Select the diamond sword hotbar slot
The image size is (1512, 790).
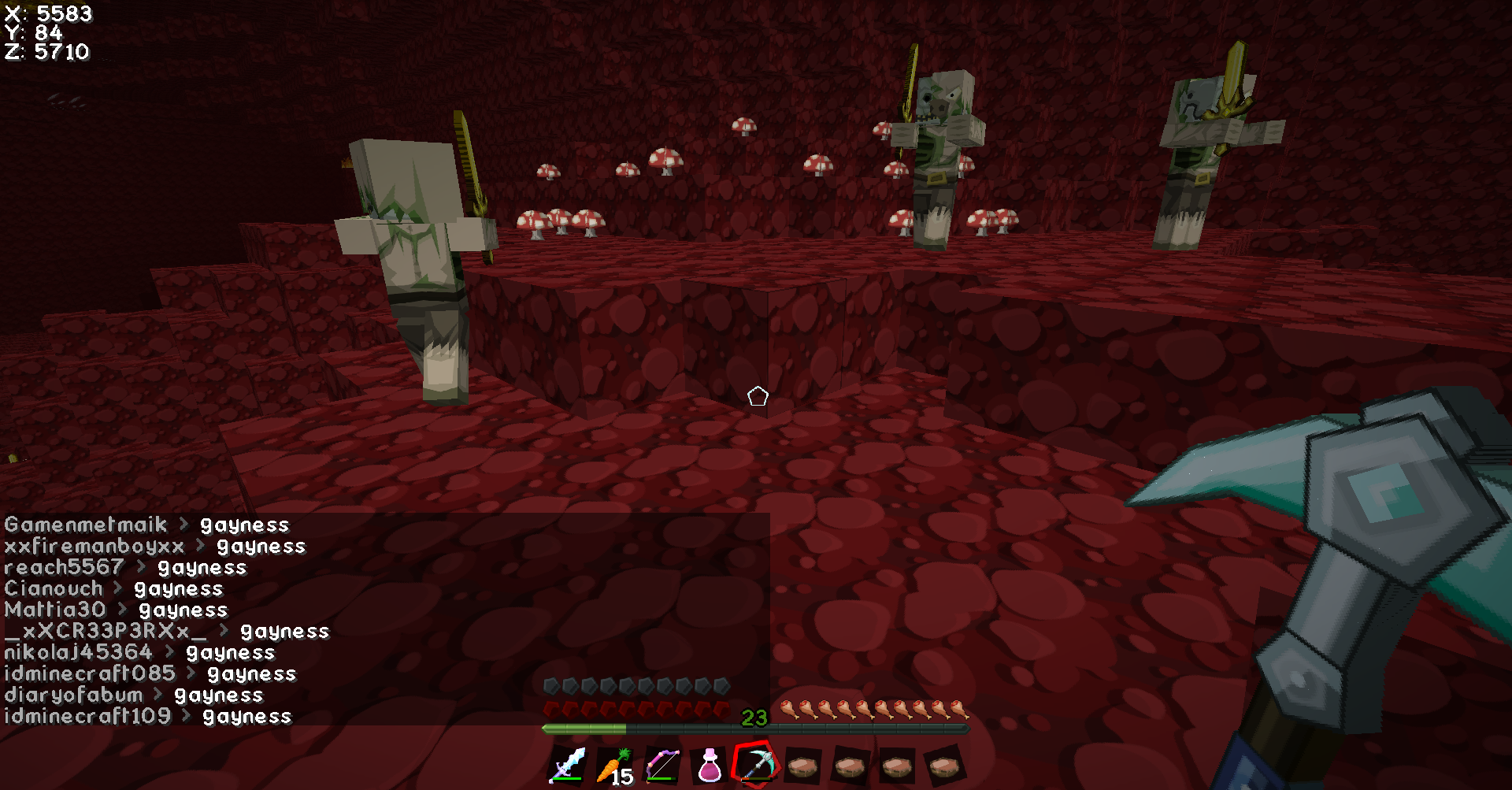point(568,765)
